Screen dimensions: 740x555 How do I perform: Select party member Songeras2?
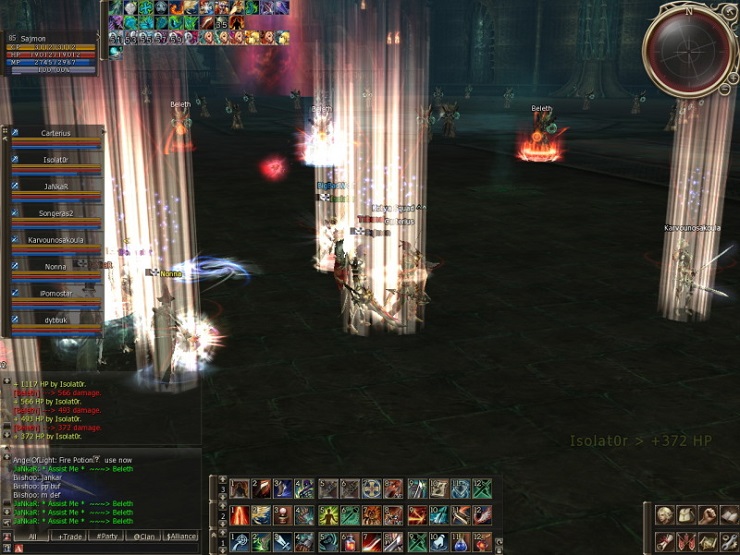(x=56, y=213)
